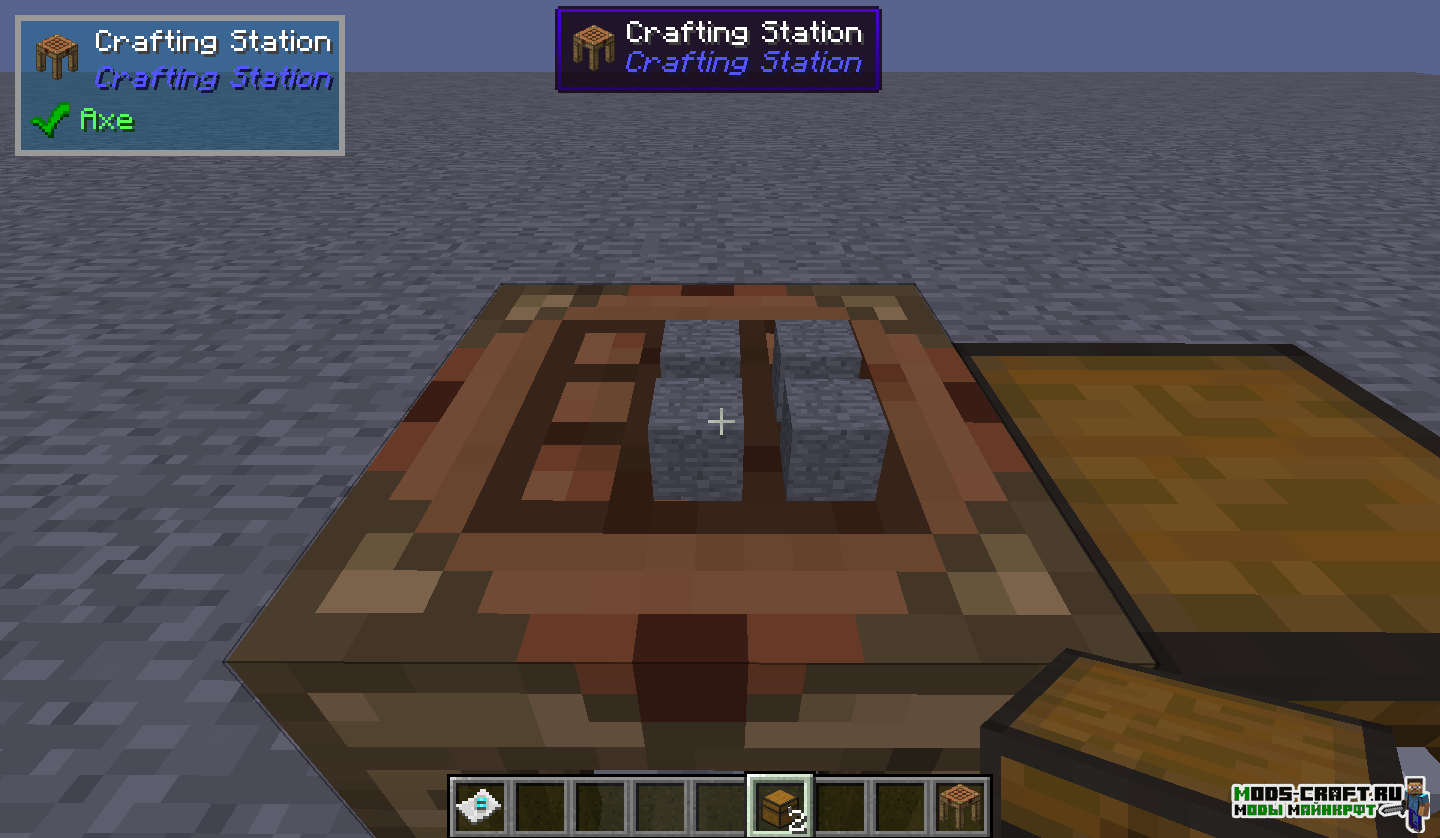Select the chest stack hotbar slot
Screen dimensions: 1440x838
click(x=780, y=806)
